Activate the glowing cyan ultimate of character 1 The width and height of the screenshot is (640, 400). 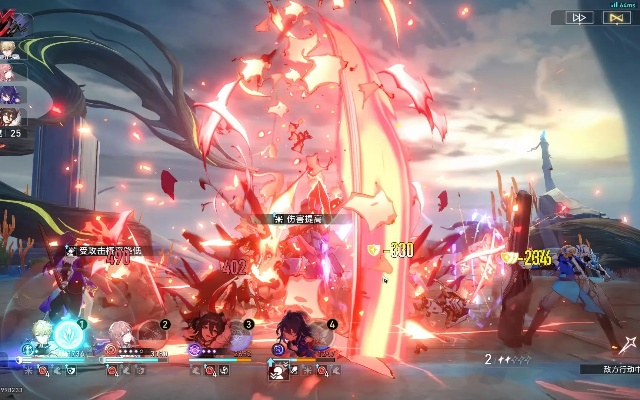(x=66, y=333)
